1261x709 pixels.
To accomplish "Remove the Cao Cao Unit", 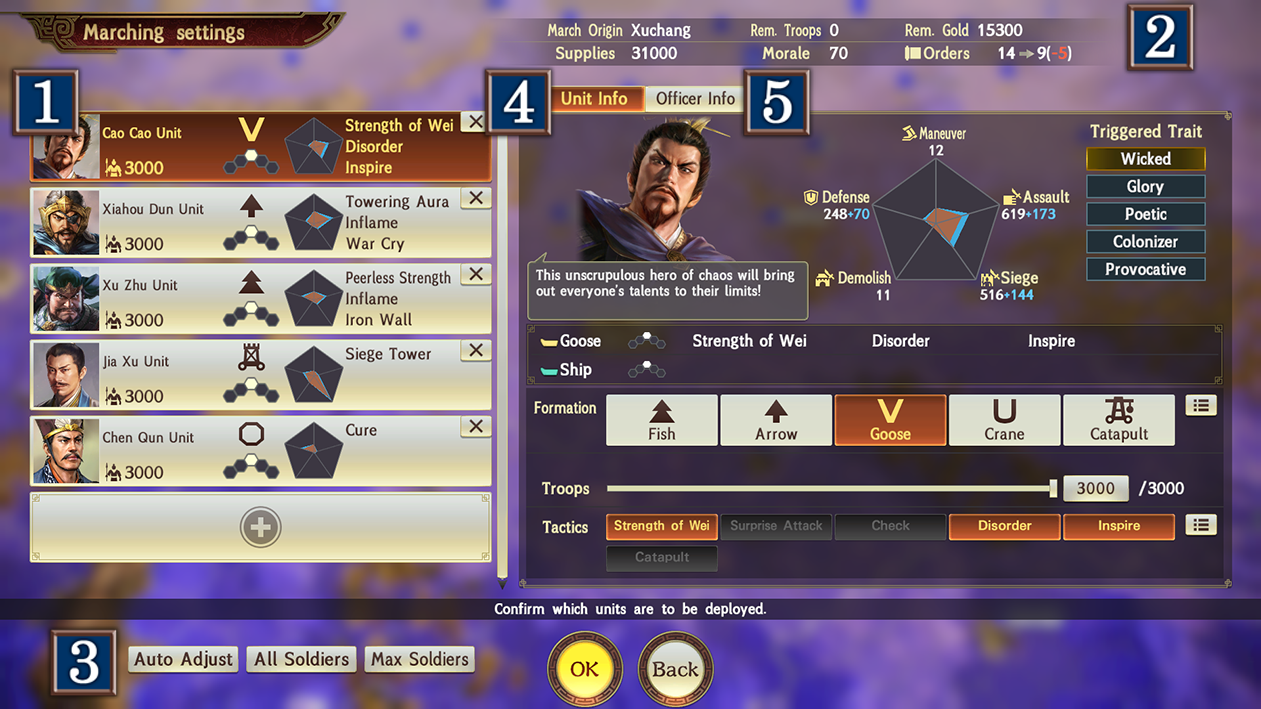I will point(475,122).
